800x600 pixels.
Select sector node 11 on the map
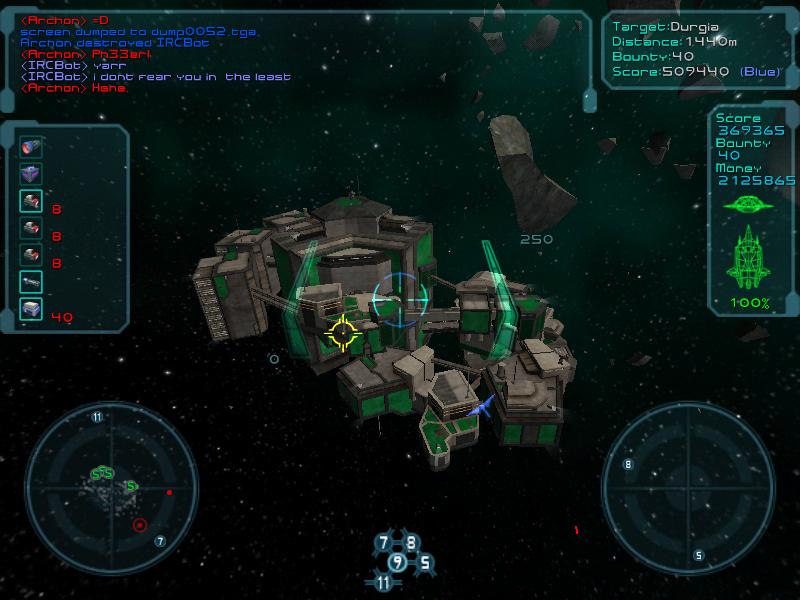point(383,582)
